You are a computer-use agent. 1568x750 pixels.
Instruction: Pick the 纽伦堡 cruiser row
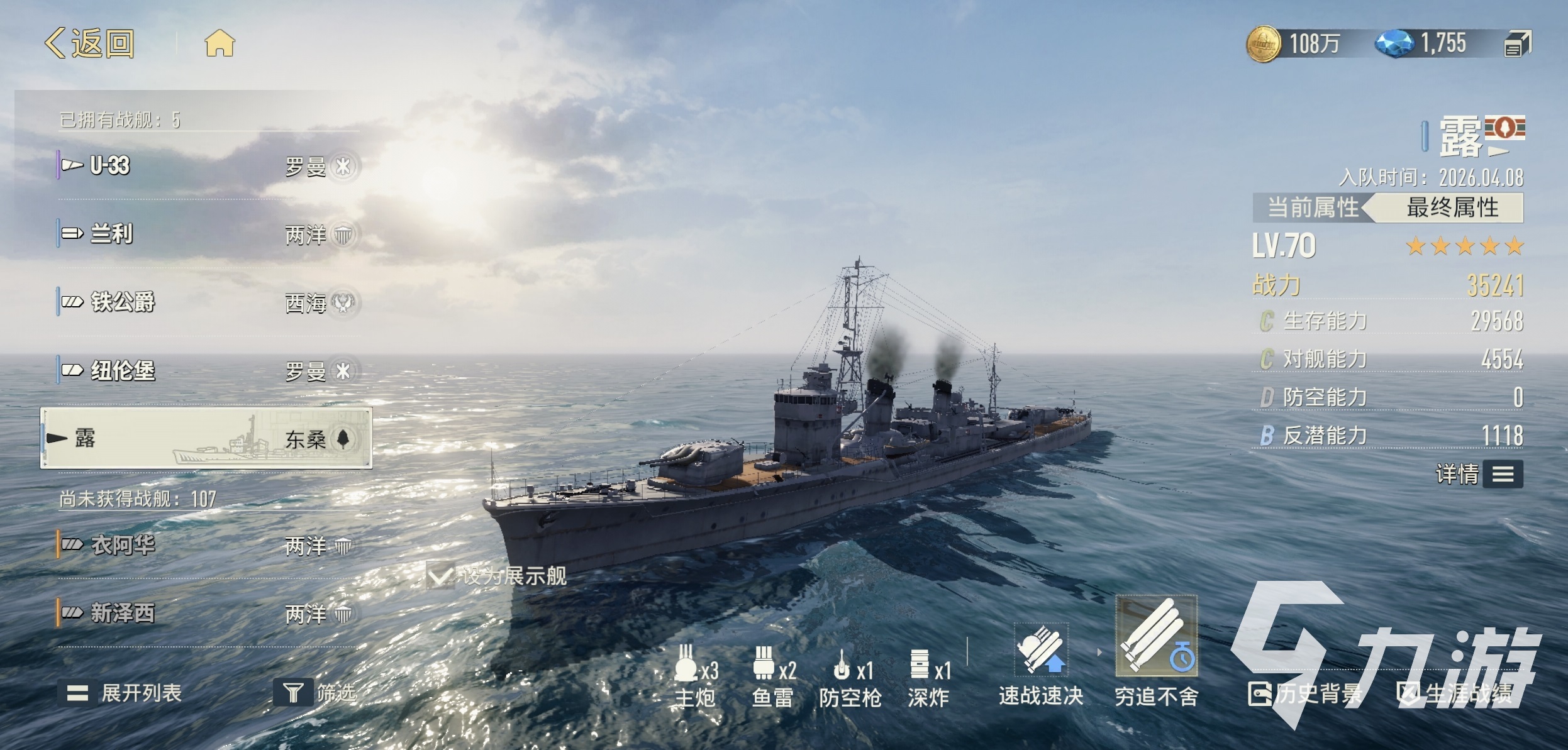tap(208, 371)
